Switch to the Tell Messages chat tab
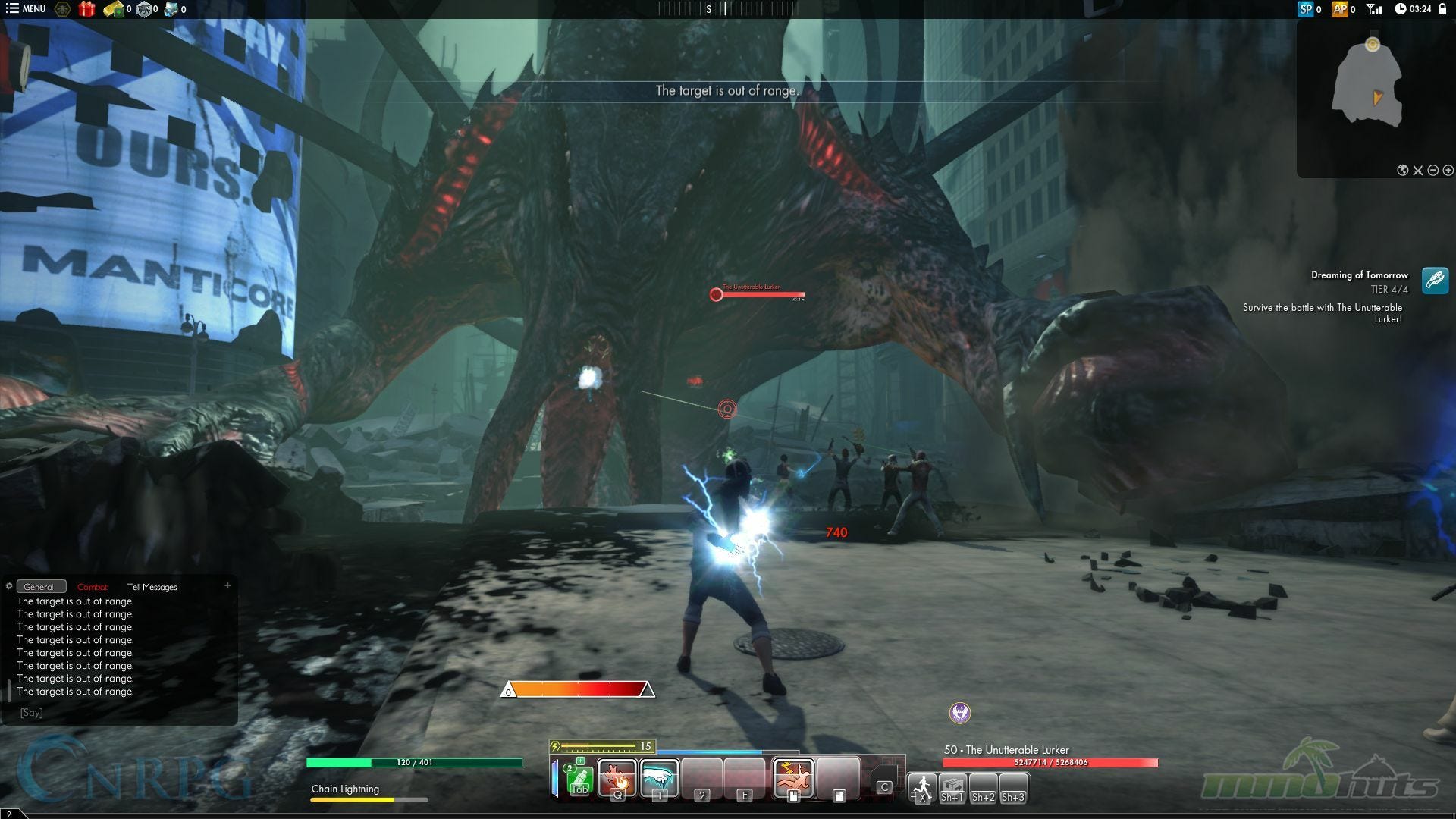This screenshot has height=819, width=1456. coord(152,587)
